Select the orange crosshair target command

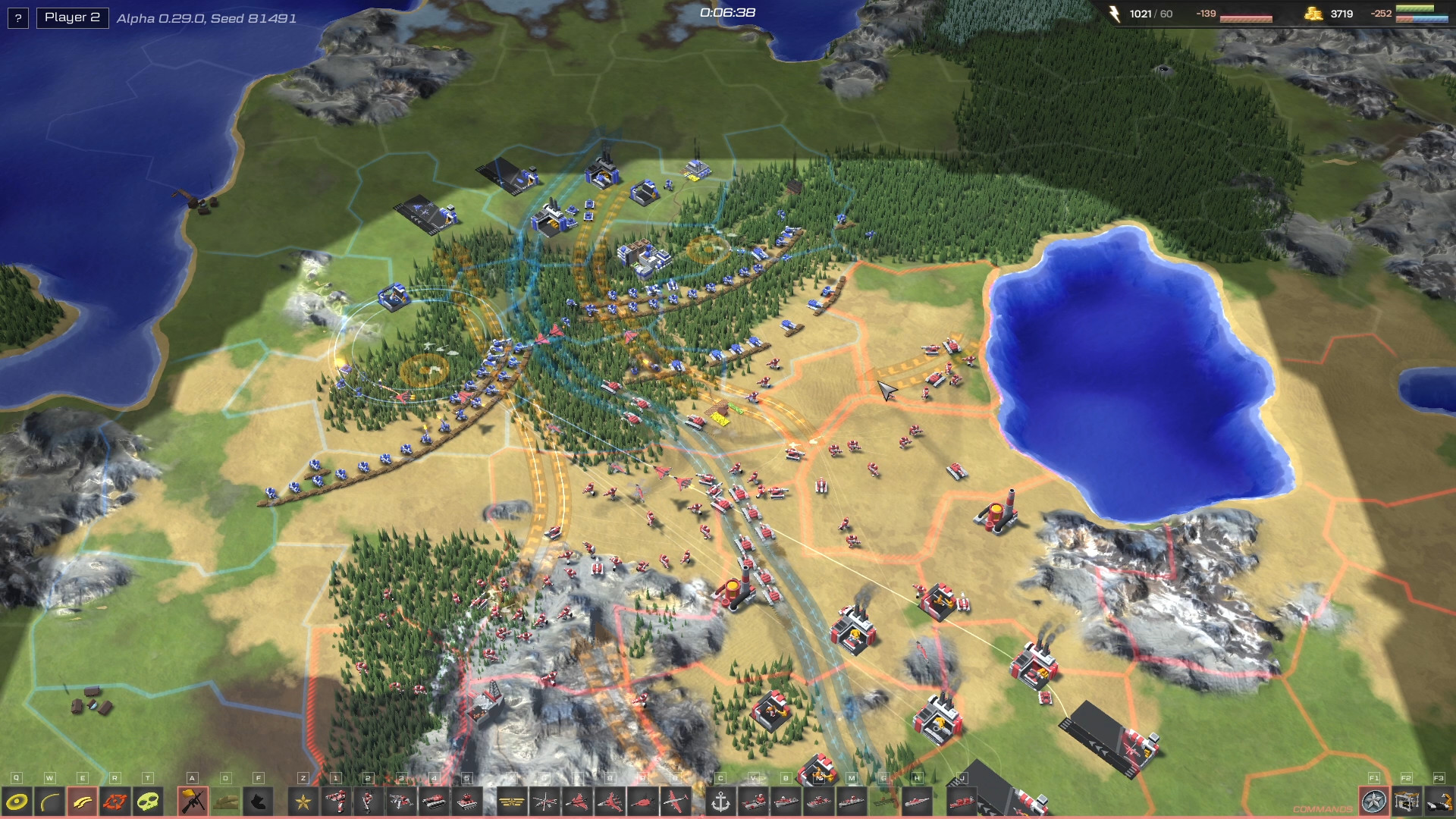(115, 801)
